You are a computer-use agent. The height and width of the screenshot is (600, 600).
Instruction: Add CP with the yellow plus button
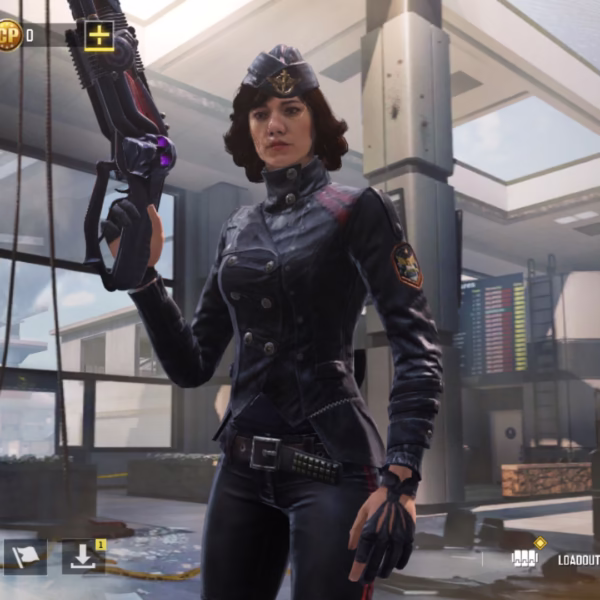[99, 36]
